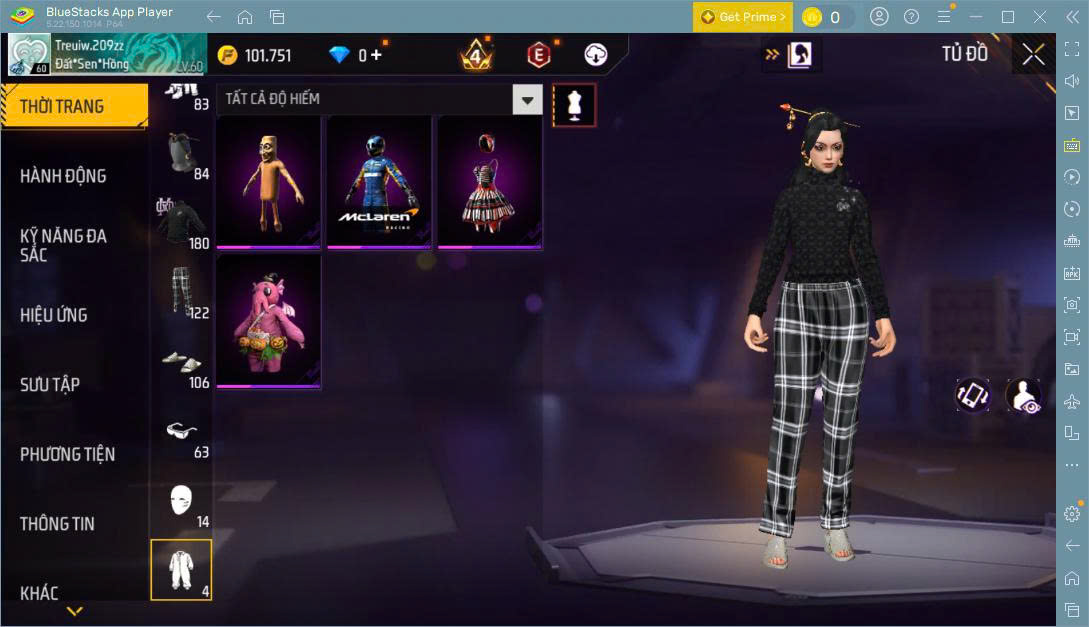Viewport: 1089px width, 627px height.
Task: Click BlueStacks Get Prime button
Action: coord(743,17)
